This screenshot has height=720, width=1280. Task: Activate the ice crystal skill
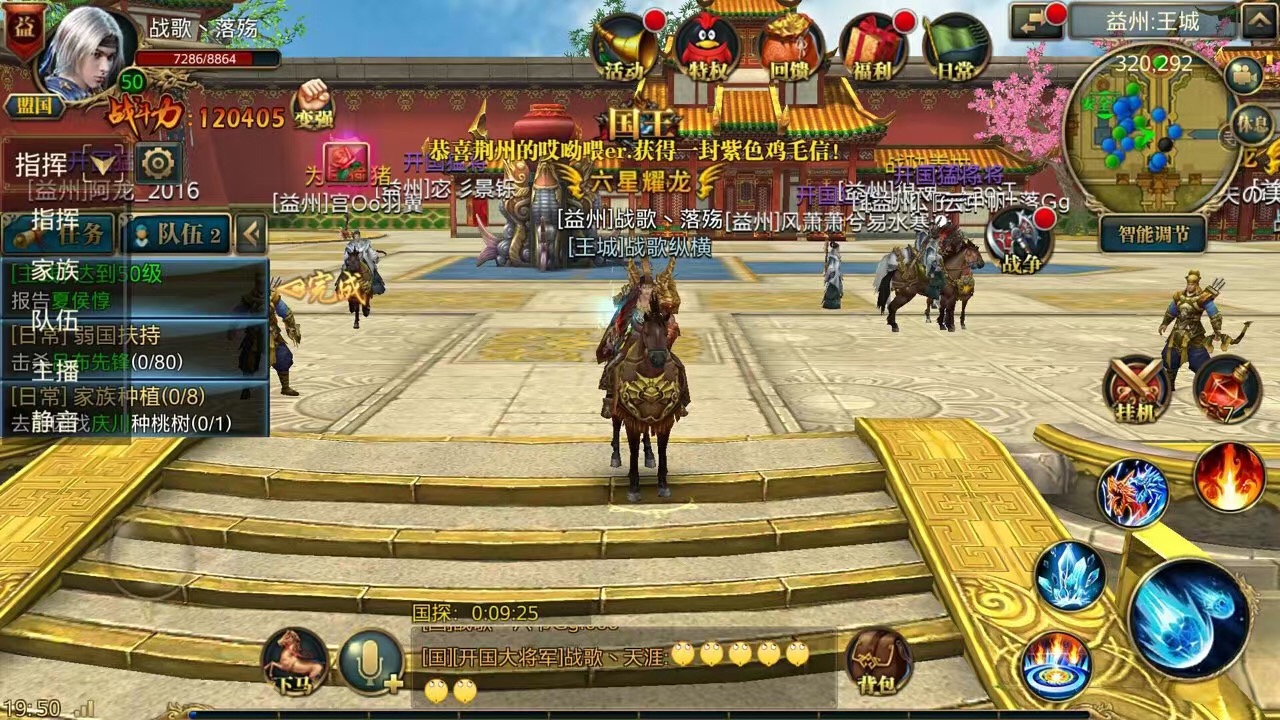coord(1070,575)
